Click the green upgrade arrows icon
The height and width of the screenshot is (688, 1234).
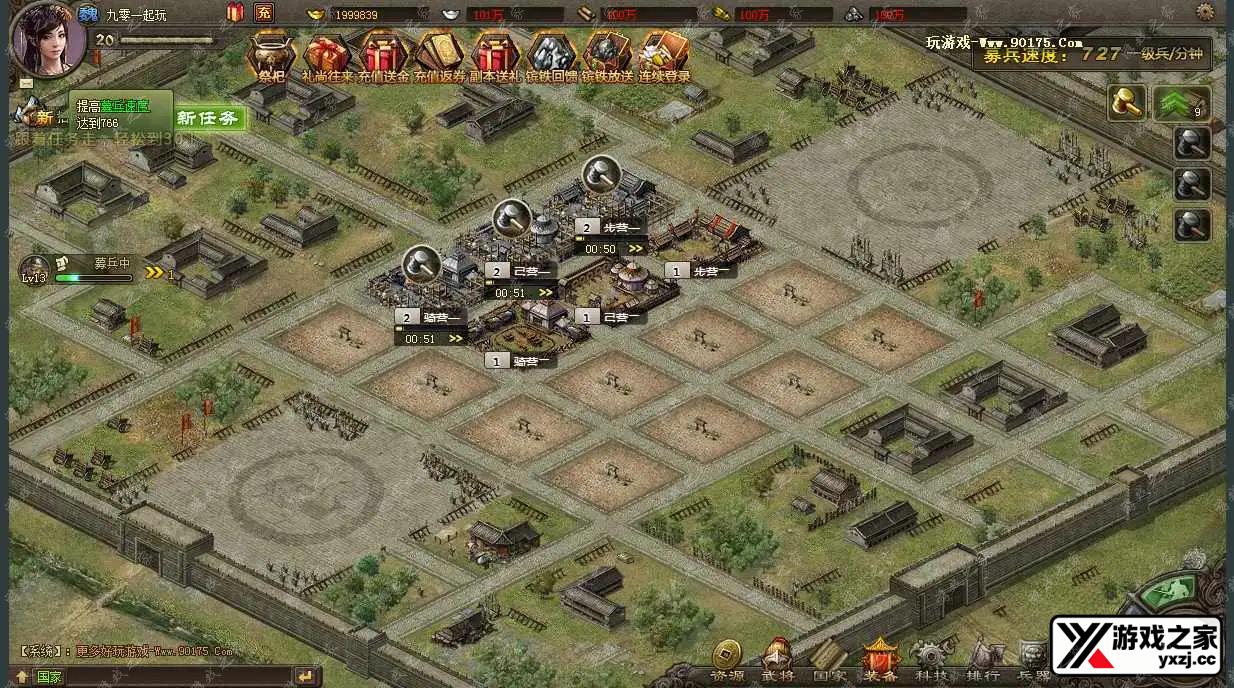point(1181,103)
